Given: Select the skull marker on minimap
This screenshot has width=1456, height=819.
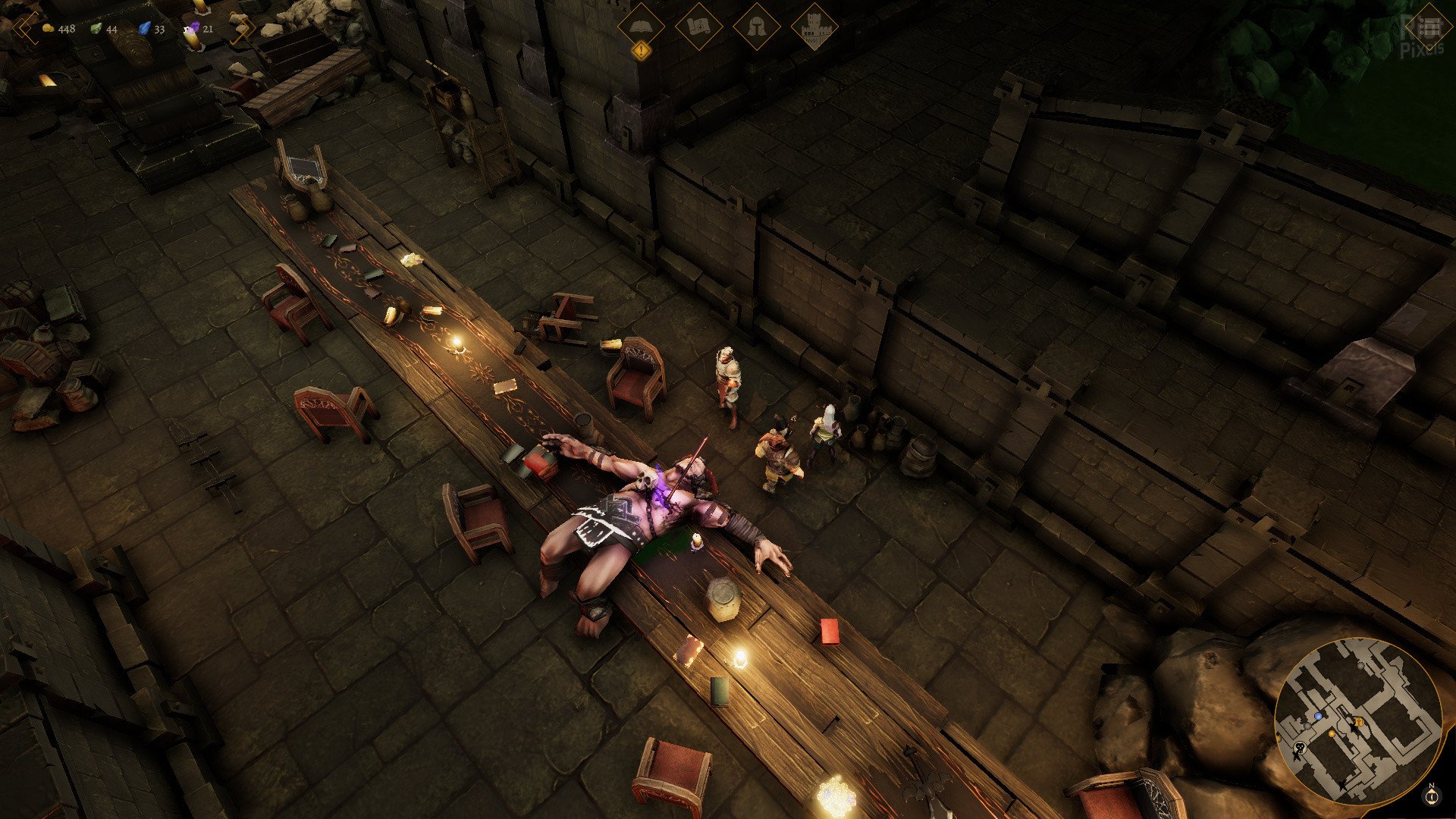Looking at the screenshot, I should (x=1300, y=749).
